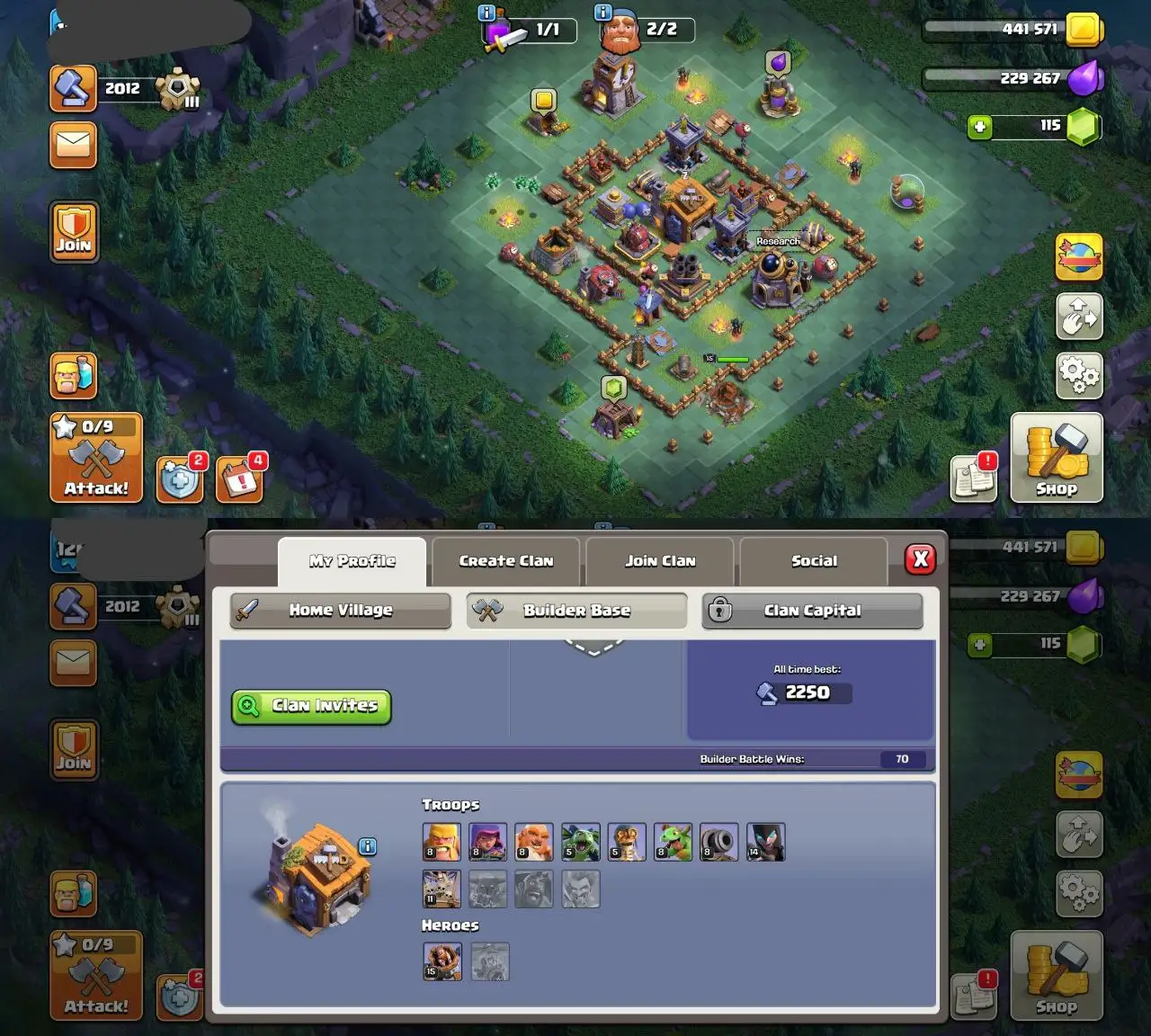Switch to the Create Clan tab
The height and width of the screenshot is (1036, 1151).
point(504,560)
